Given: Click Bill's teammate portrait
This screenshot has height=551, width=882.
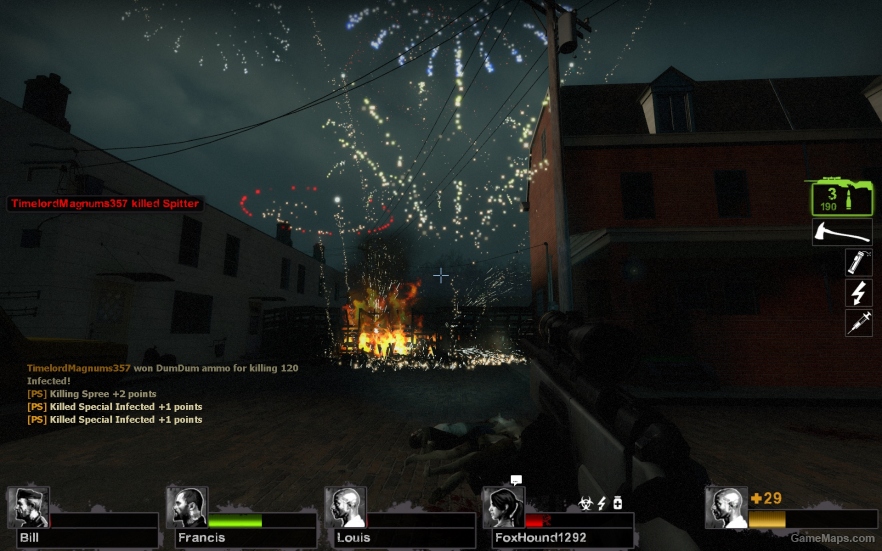Looking at the screenshot, I should (x=28, y=507).
